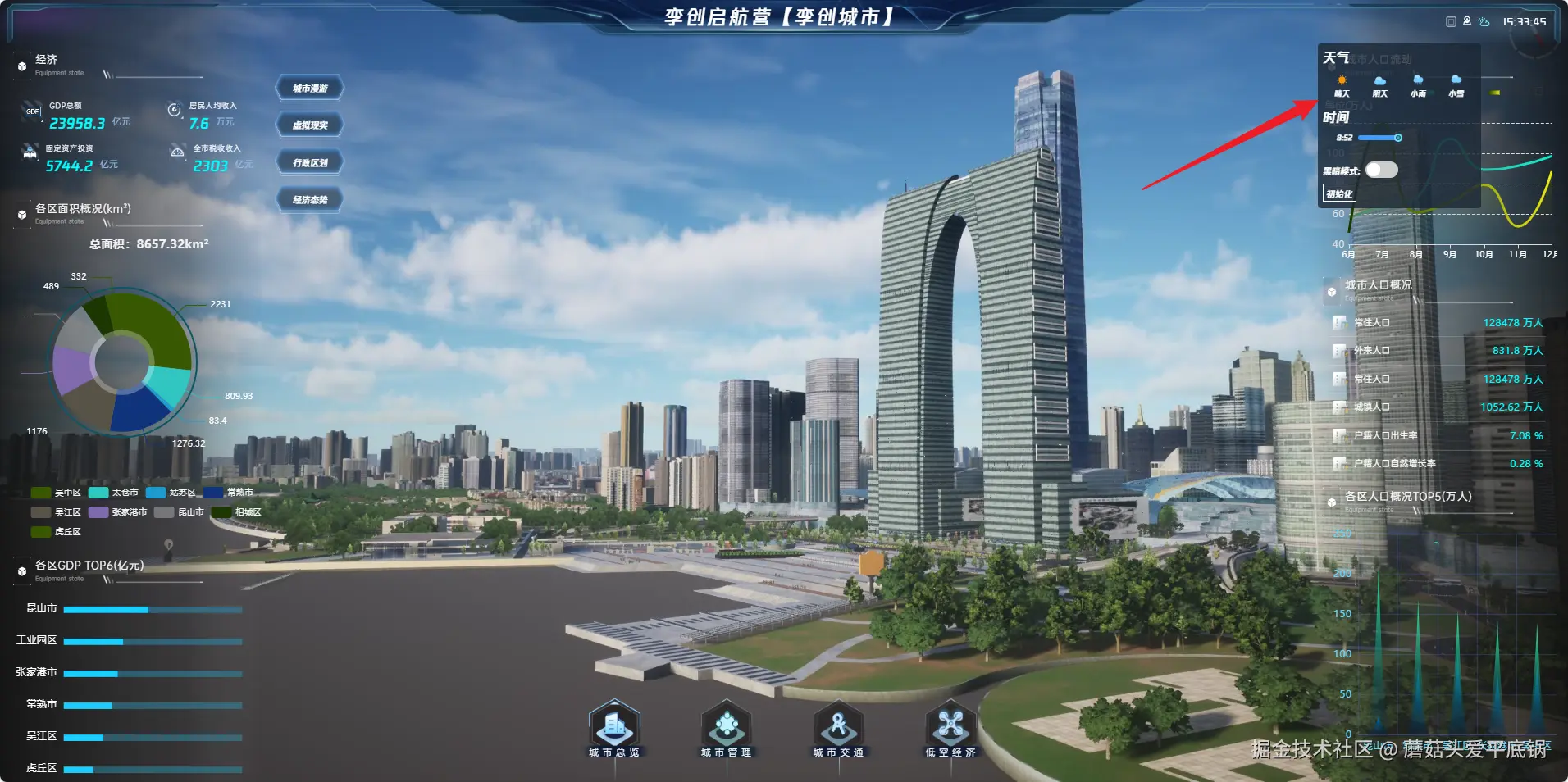
Task: Go to 城市交通 city traffic section
Action: click(x=838, y=727)
